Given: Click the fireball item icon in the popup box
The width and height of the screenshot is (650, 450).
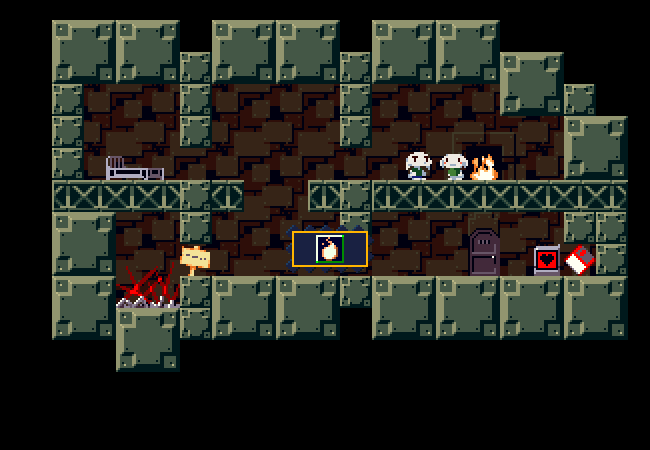Looking at the screenshot, I should click(x=329, y=249).
